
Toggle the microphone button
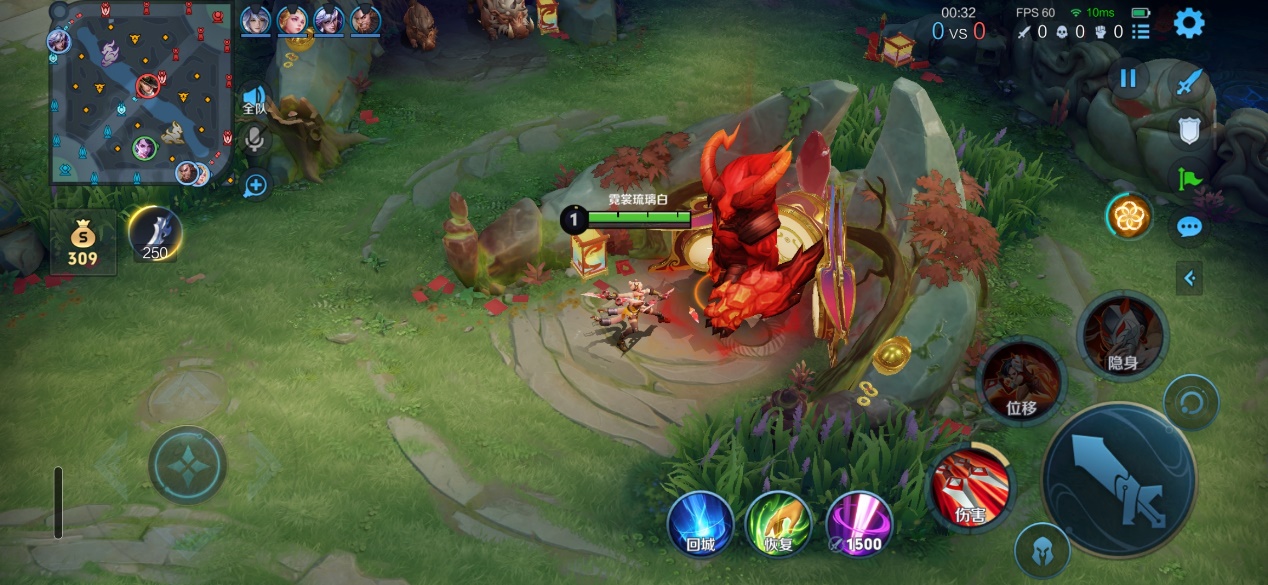coord(255,140)
